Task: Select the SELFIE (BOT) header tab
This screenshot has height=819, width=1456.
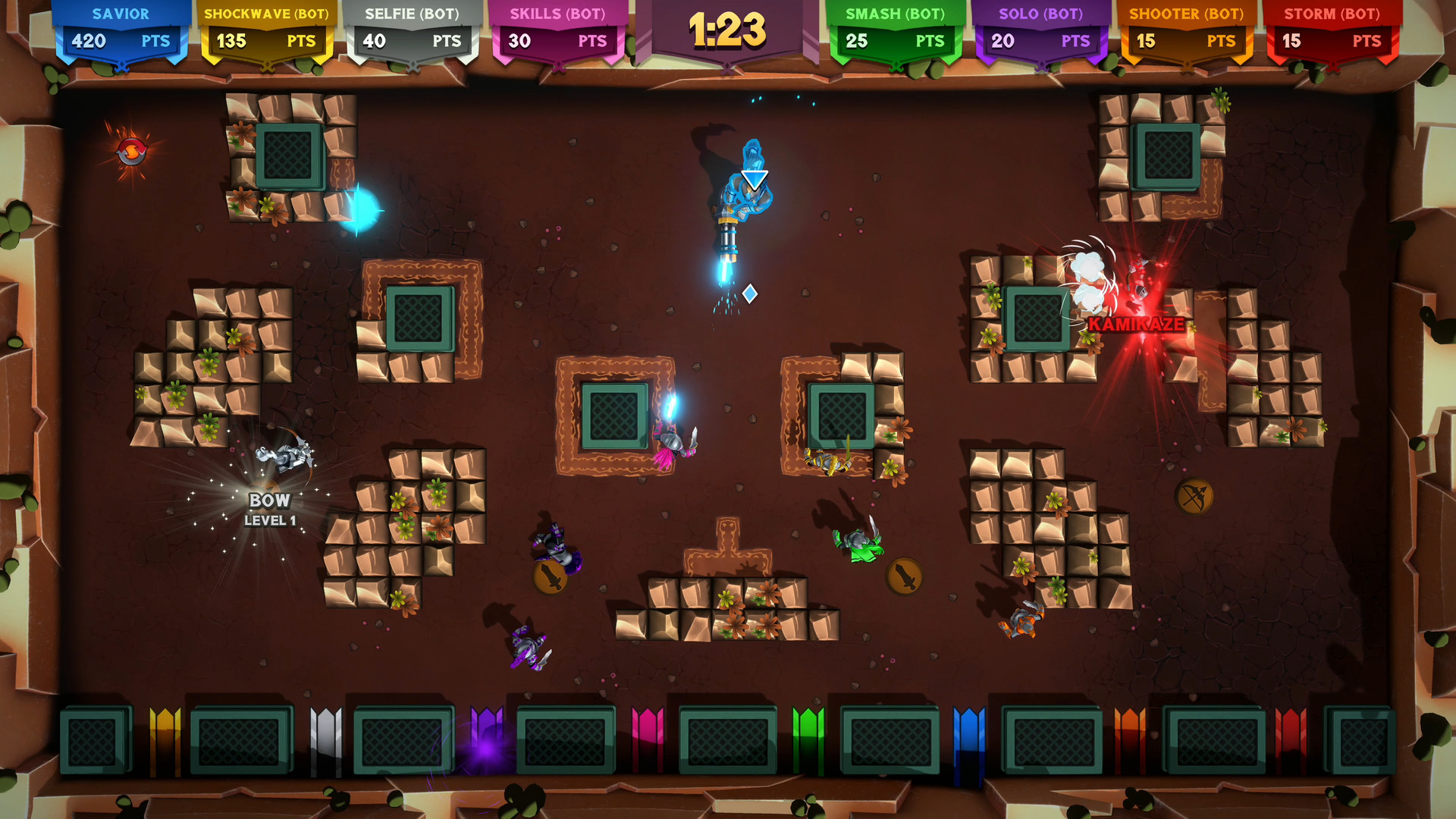Action: (x=411, y=30)
